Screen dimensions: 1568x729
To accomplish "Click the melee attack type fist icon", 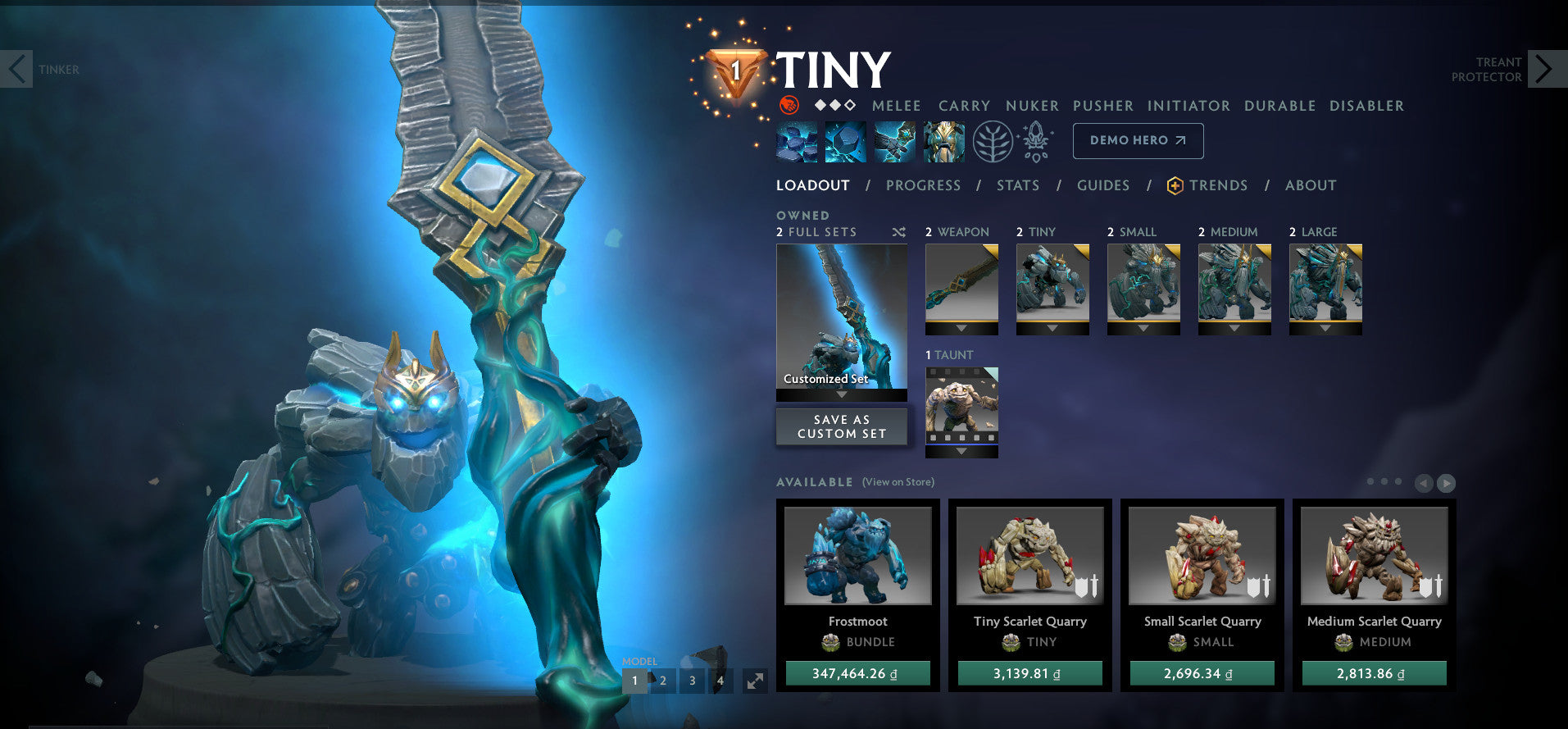I will click(x=789, y=105).
